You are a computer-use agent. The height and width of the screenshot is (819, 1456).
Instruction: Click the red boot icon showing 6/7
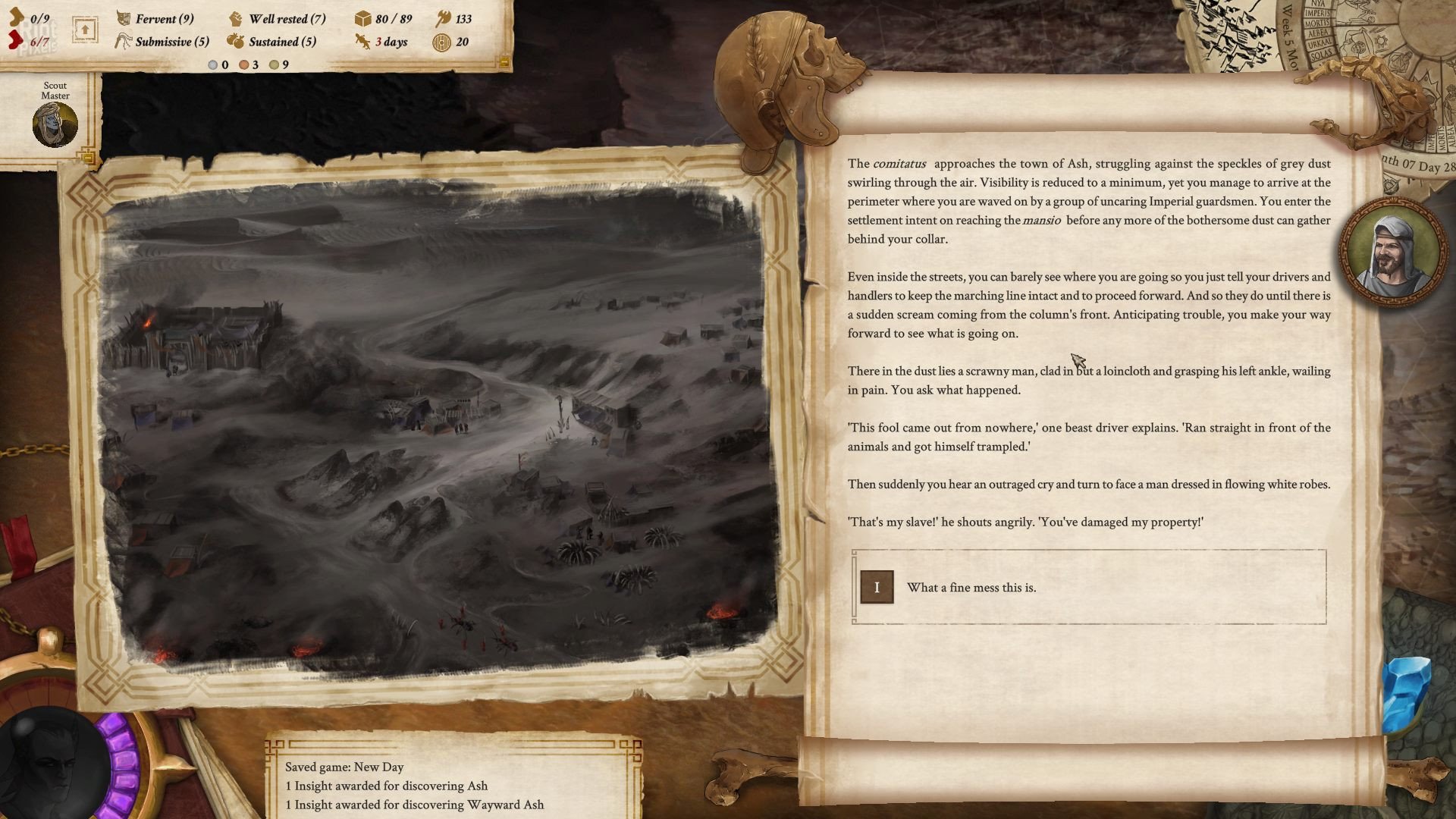click(17, 39)
